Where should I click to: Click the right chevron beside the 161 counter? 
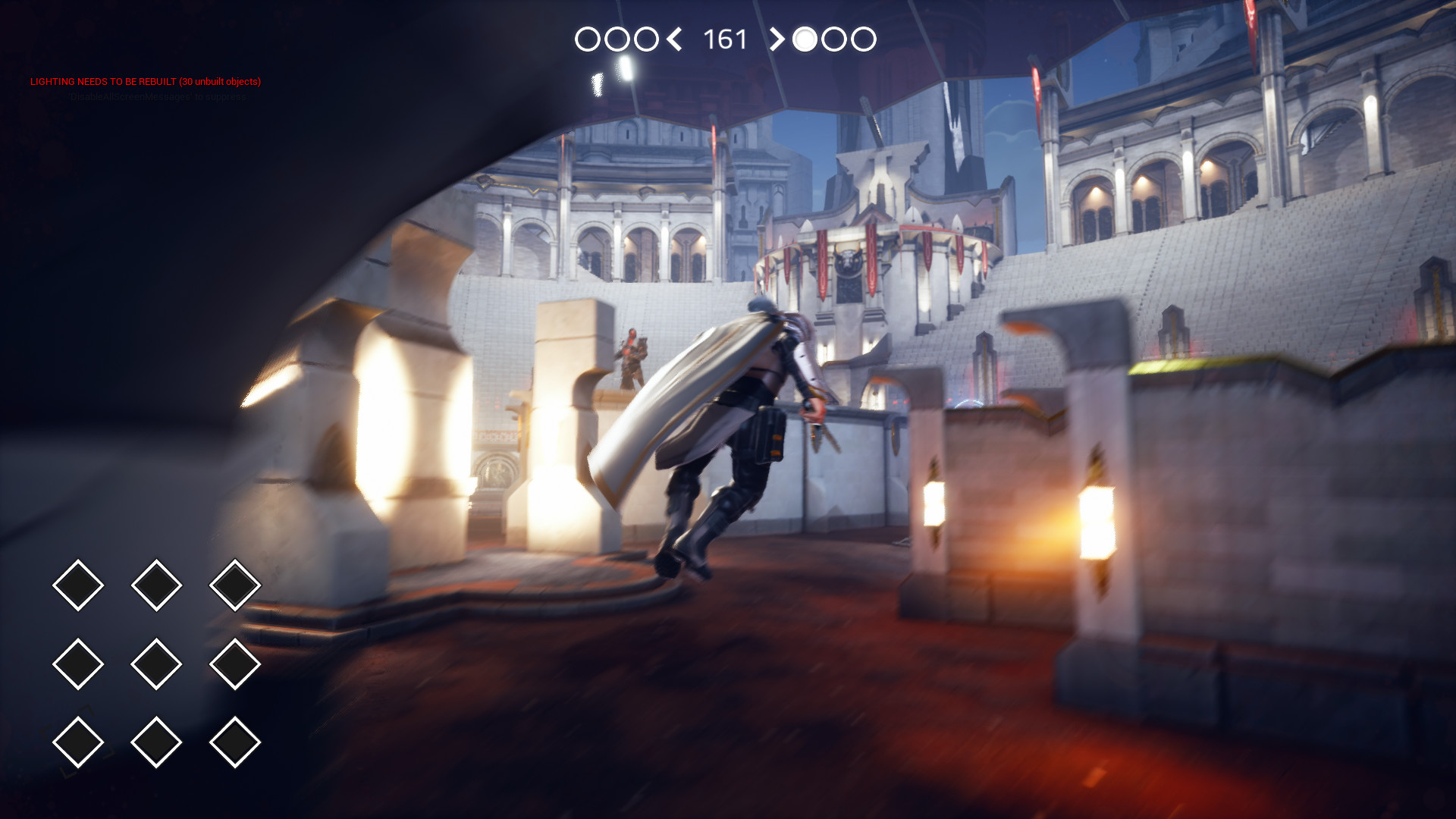(777, 39)
